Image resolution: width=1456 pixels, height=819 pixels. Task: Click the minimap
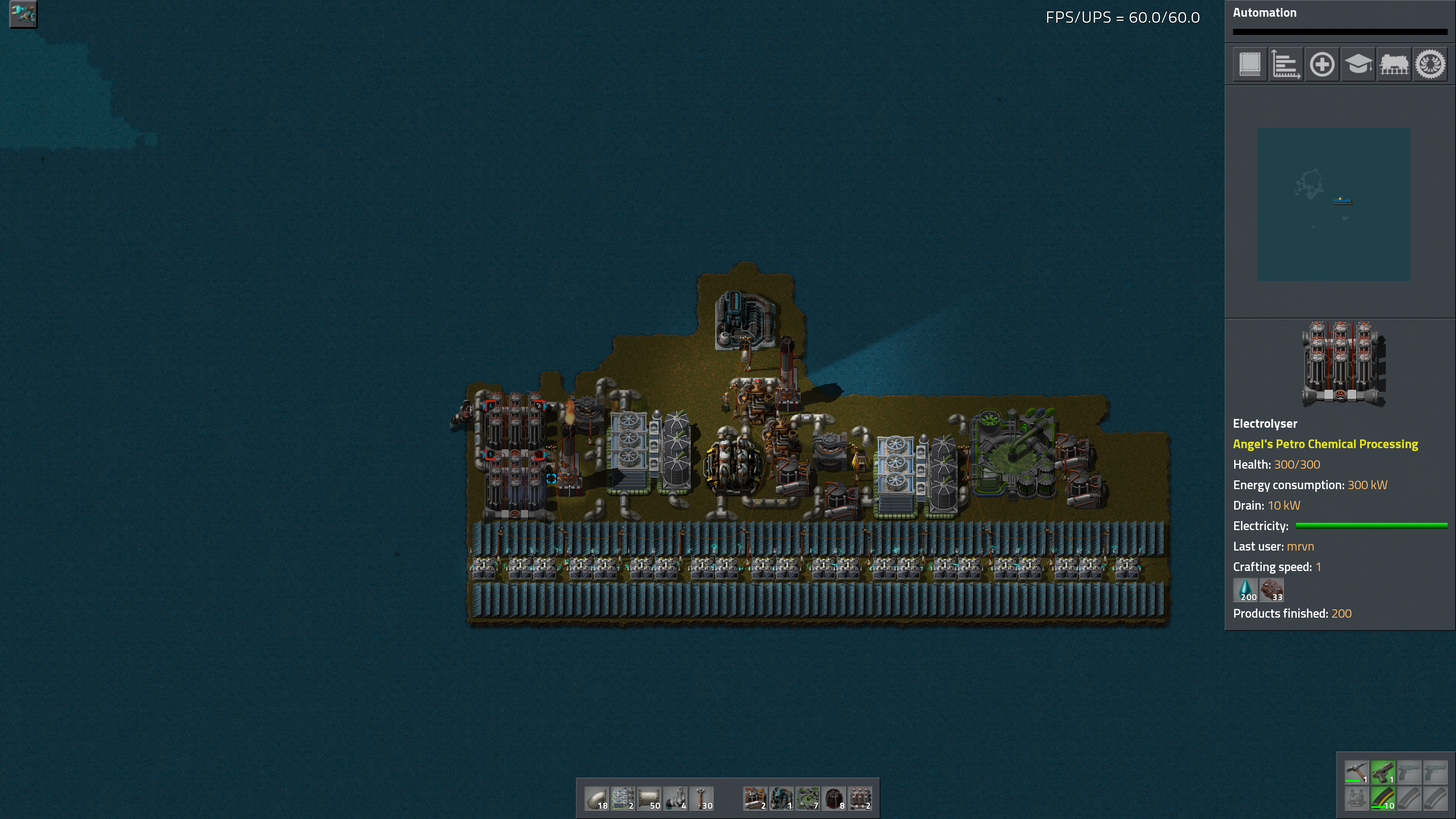point(1334,204)
